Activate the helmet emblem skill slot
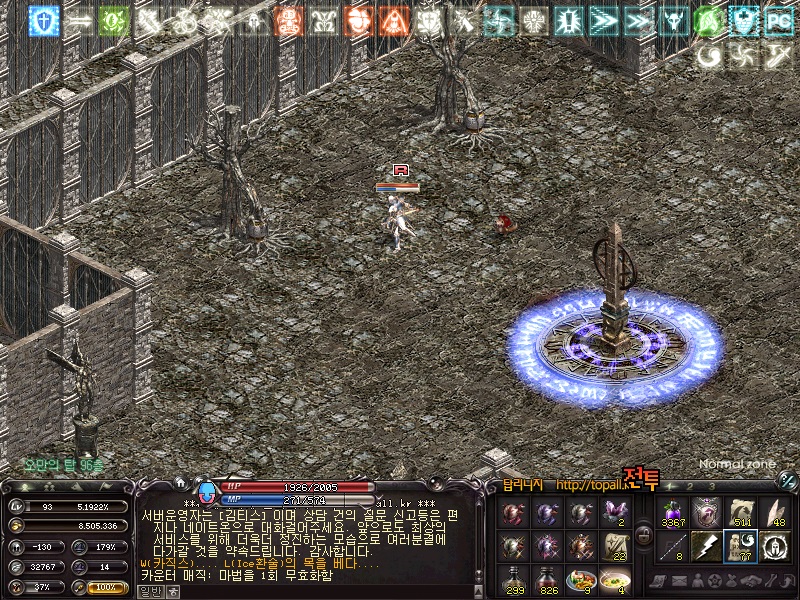The height and width of the screenshot is (600, 800). [775, 546]
